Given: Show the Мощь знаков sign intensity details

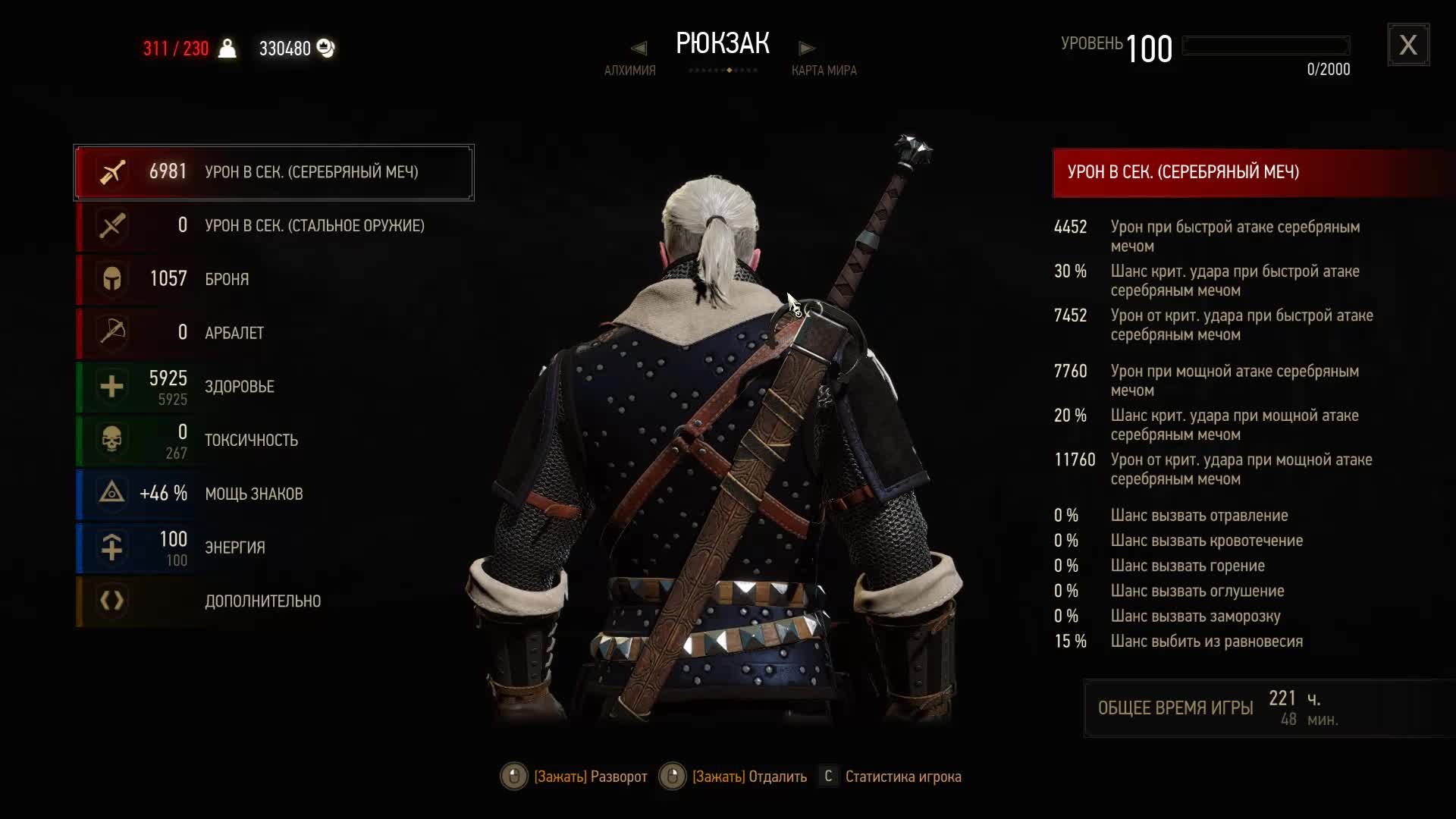Looking at the screenshot, I should pyautogui.click(x=274, y=494).
